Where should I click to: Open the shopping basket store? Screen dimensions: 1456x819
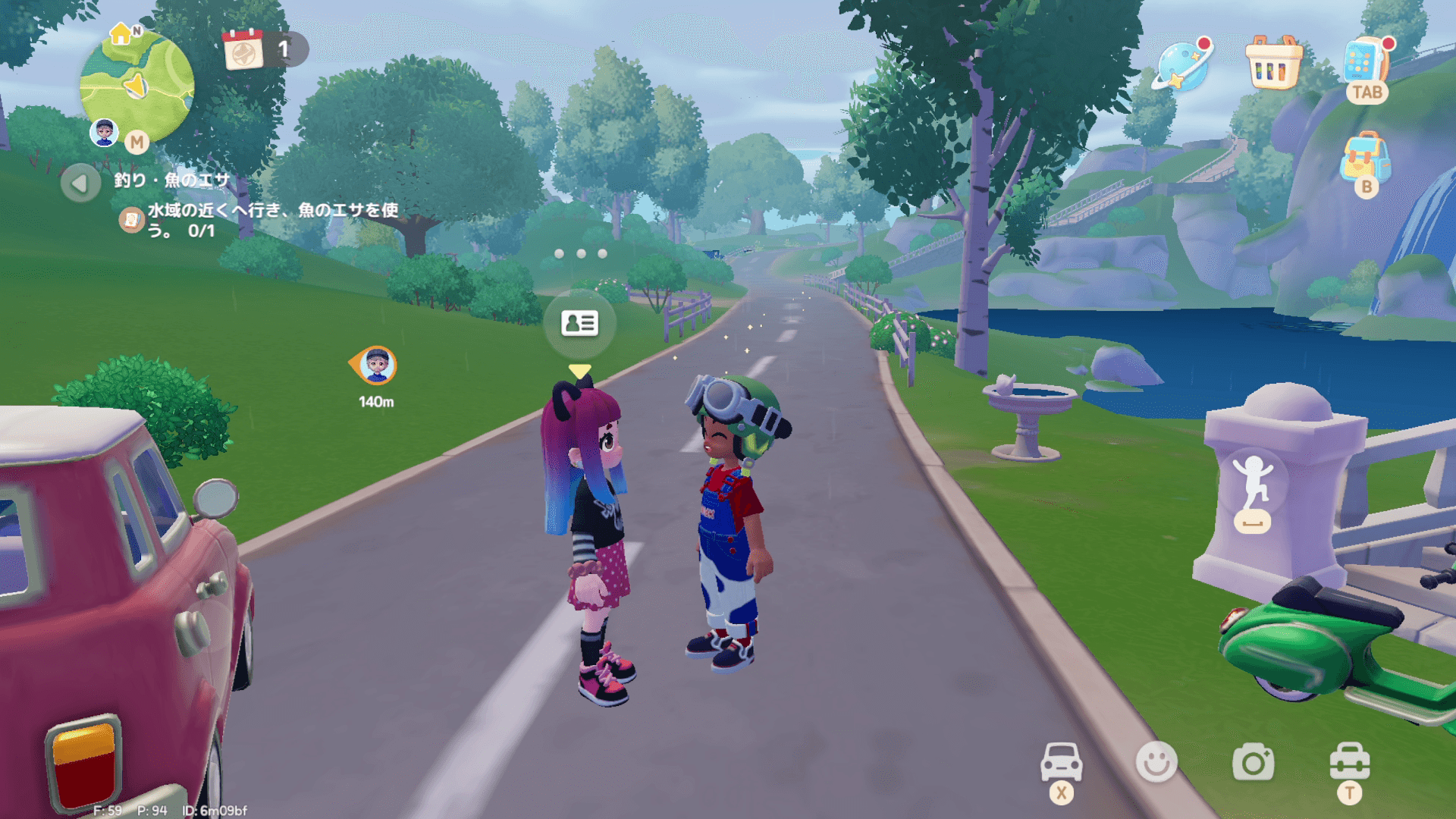coord(1274,64)
